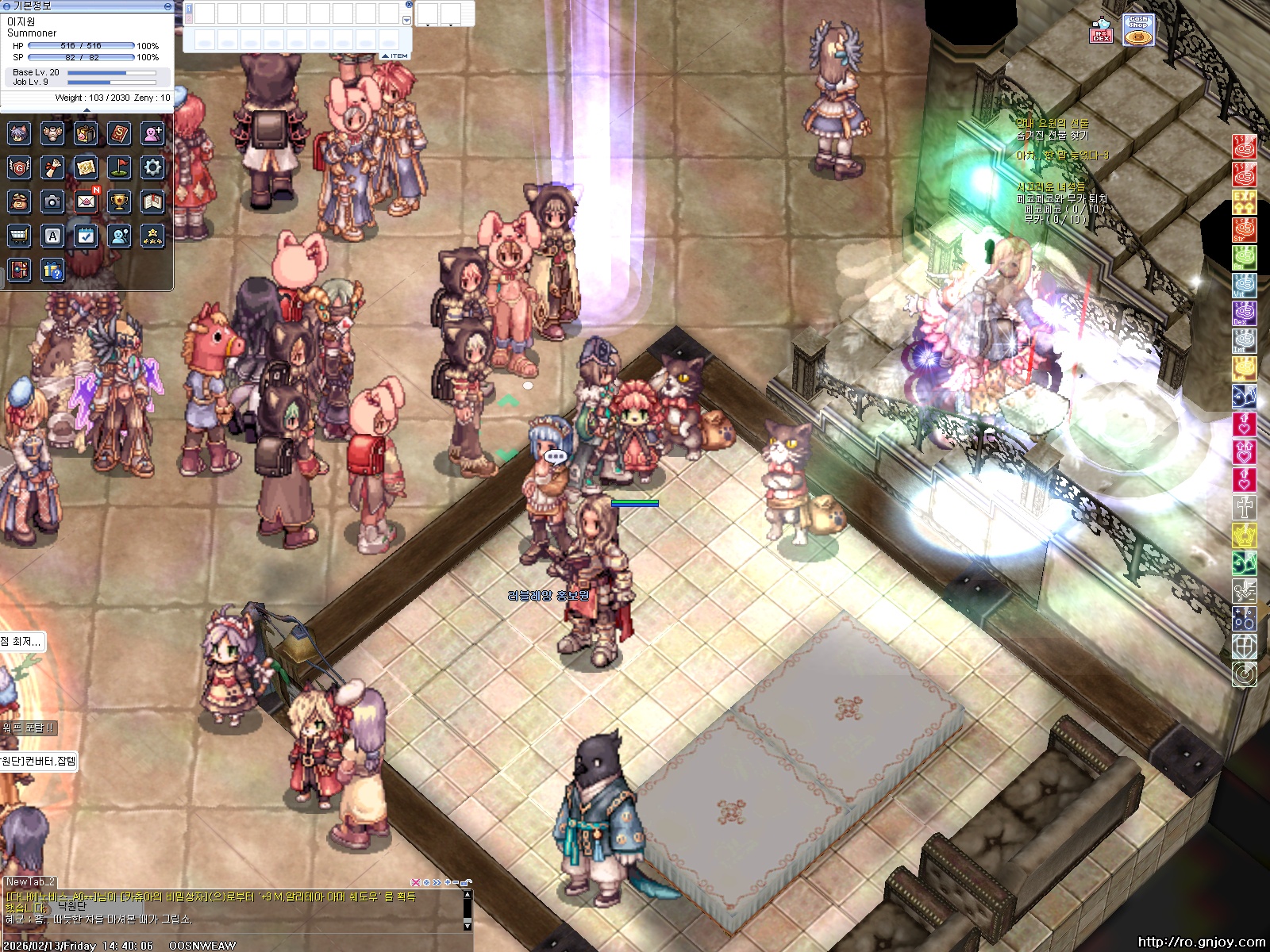Minimize the 기본정보 basic info window
The height and width of the screenshot is (952, 1270).
[x=167, y=6]
